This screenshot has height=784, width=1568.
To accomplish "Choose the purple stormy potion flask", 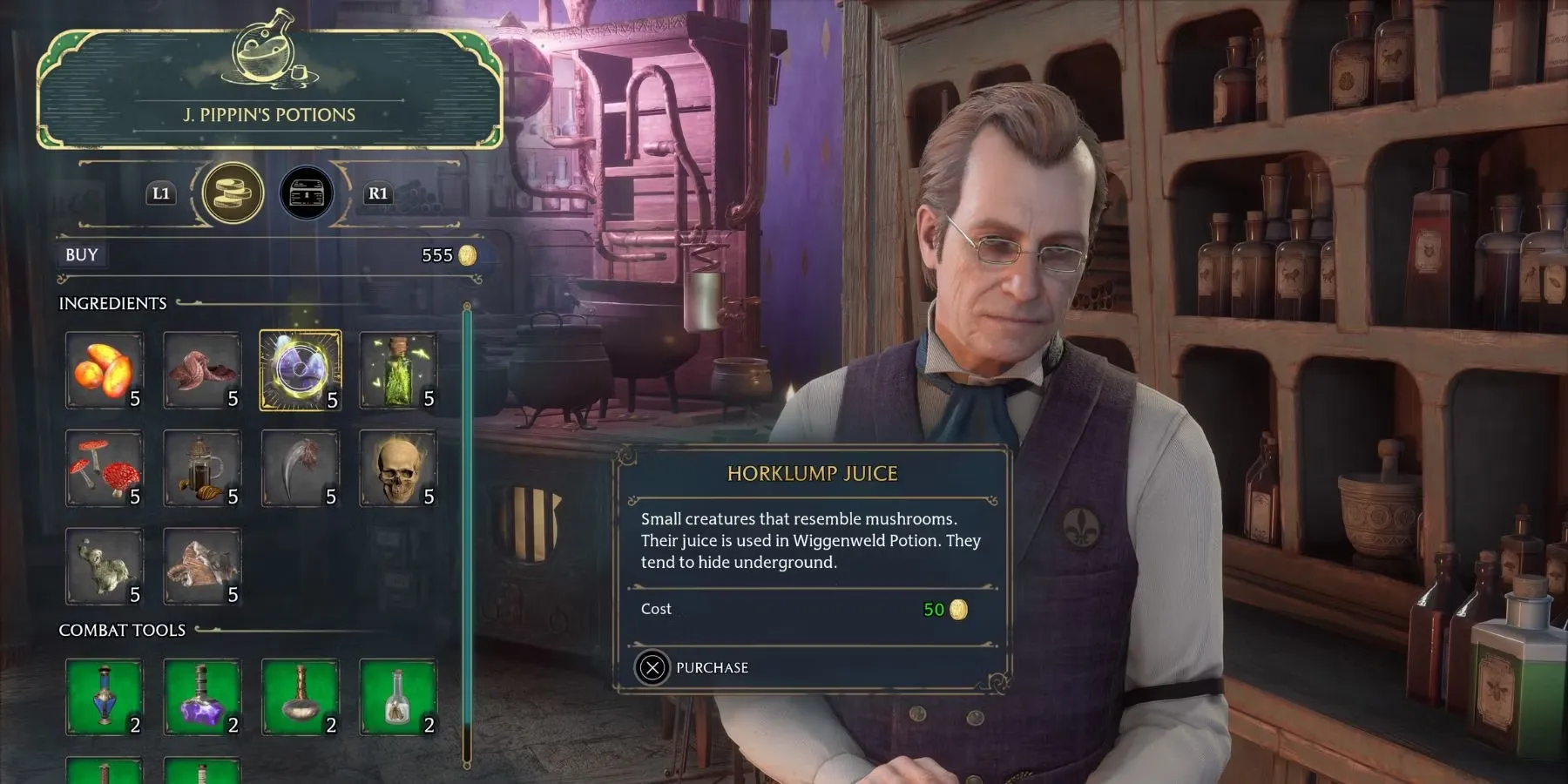I will point(202,697).
